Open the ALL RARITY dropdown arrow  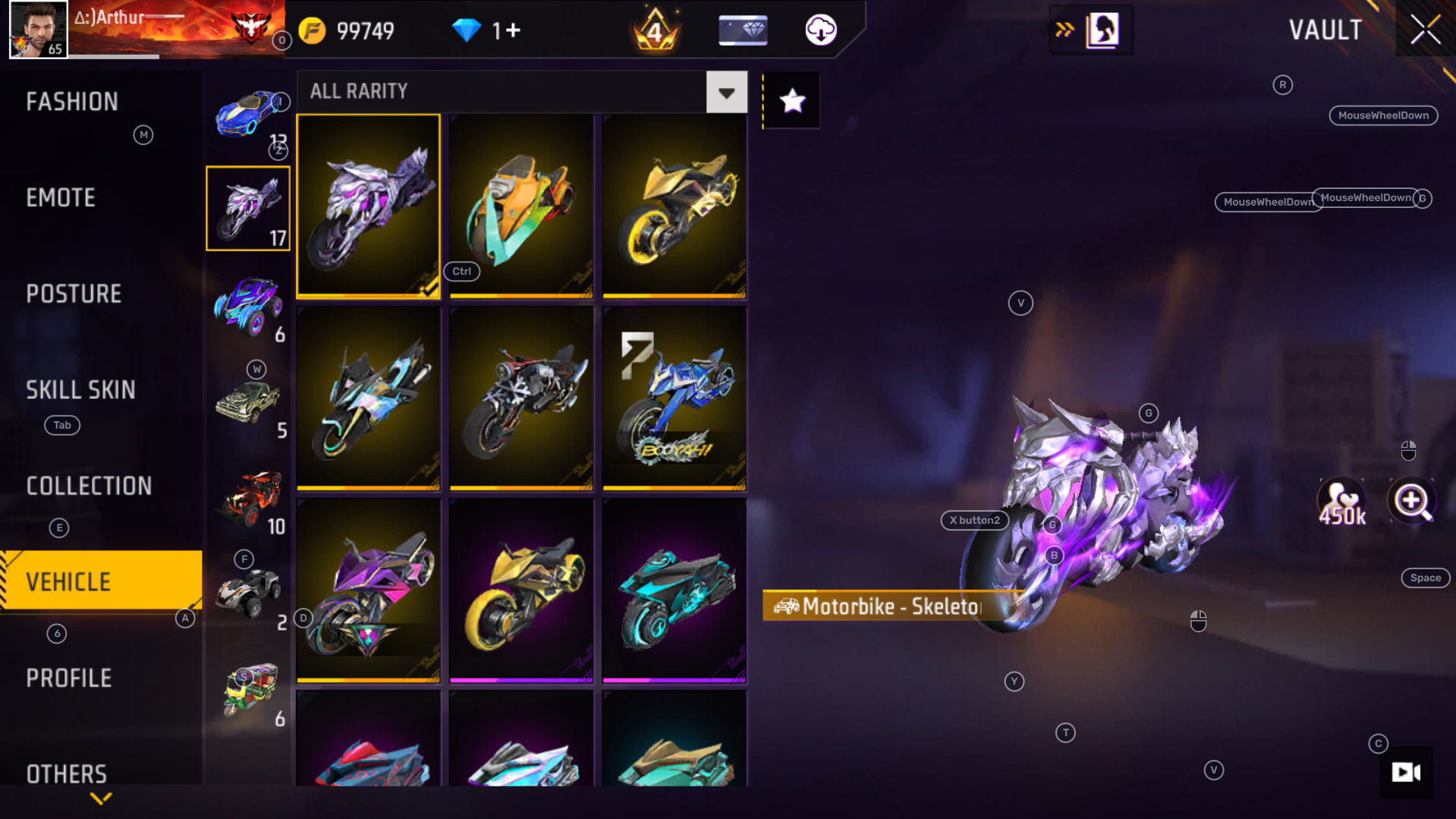click(x=726, y=92)
